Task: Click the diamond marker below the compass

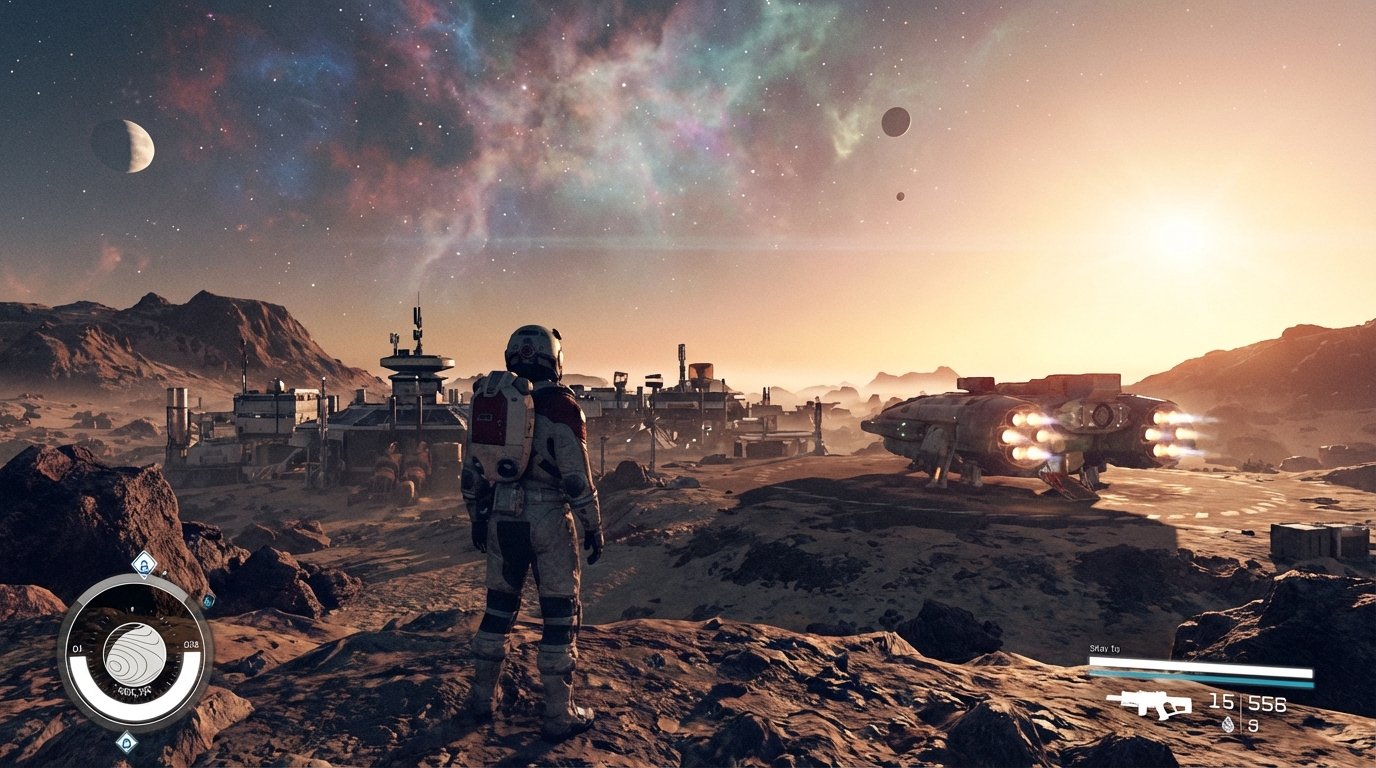Action: point(126,743)
